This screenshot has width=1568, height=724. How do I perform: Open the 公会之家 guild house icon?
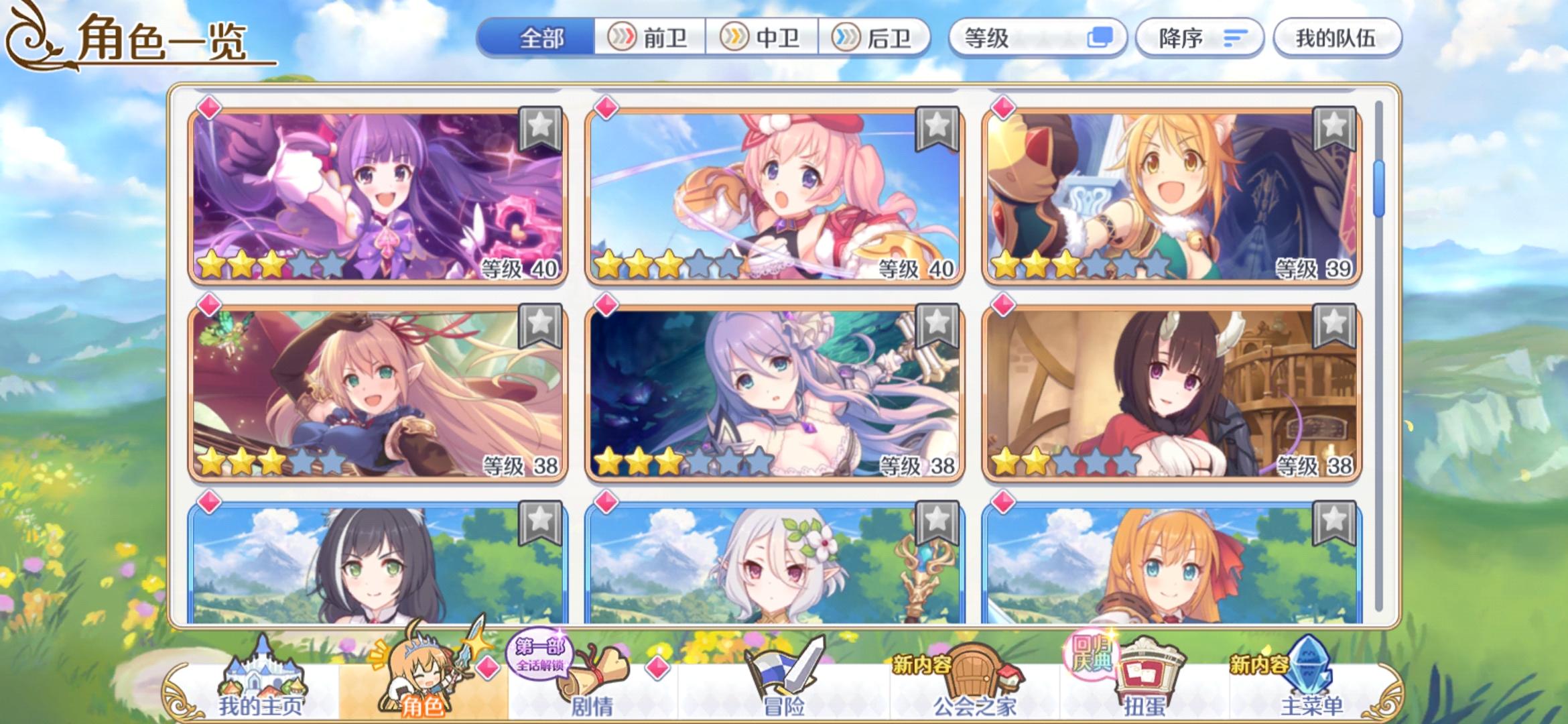(975, 674)
